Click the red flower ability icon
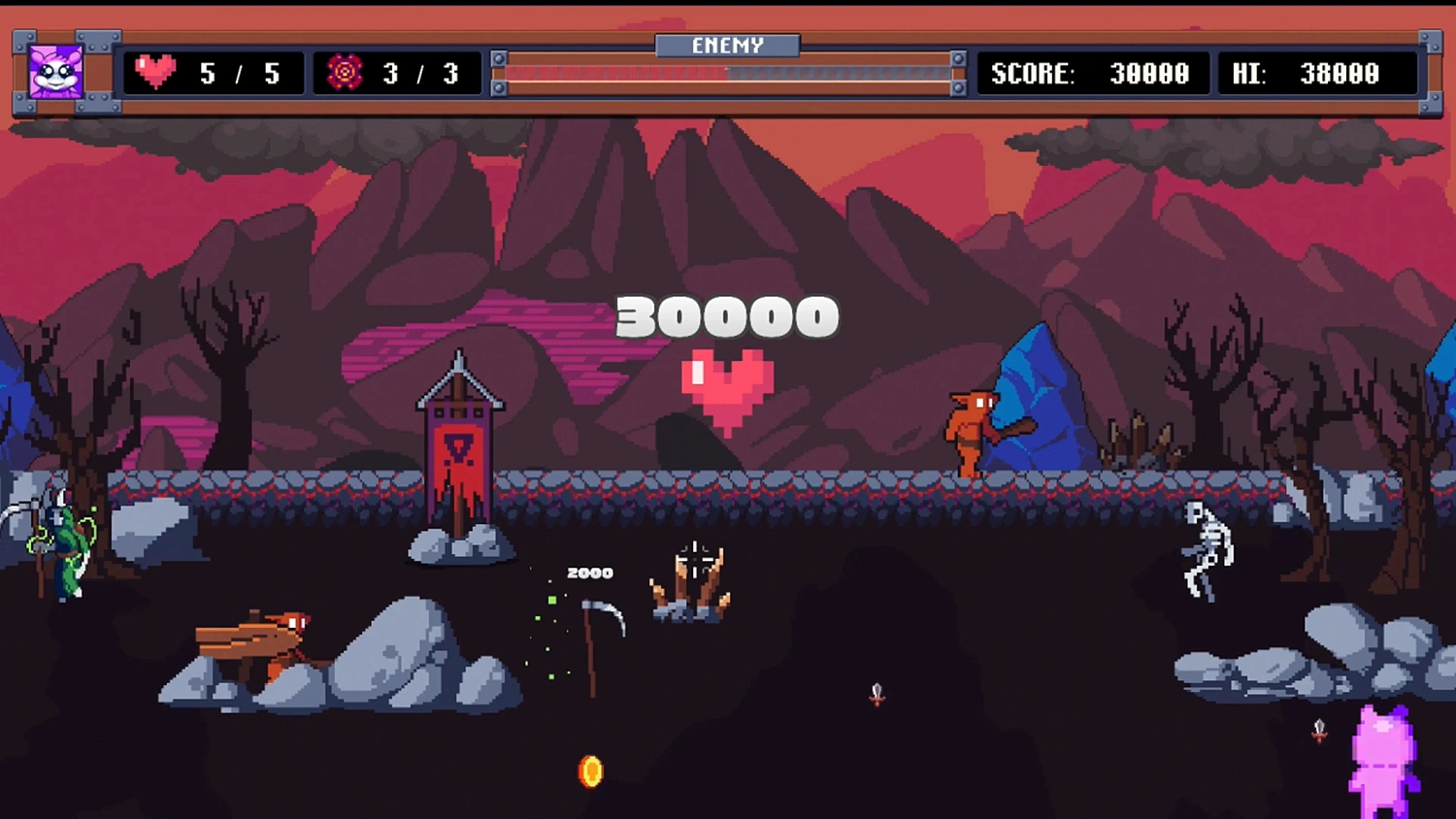The width and height of the screenshot is (1456, 819). click(345, 72)
